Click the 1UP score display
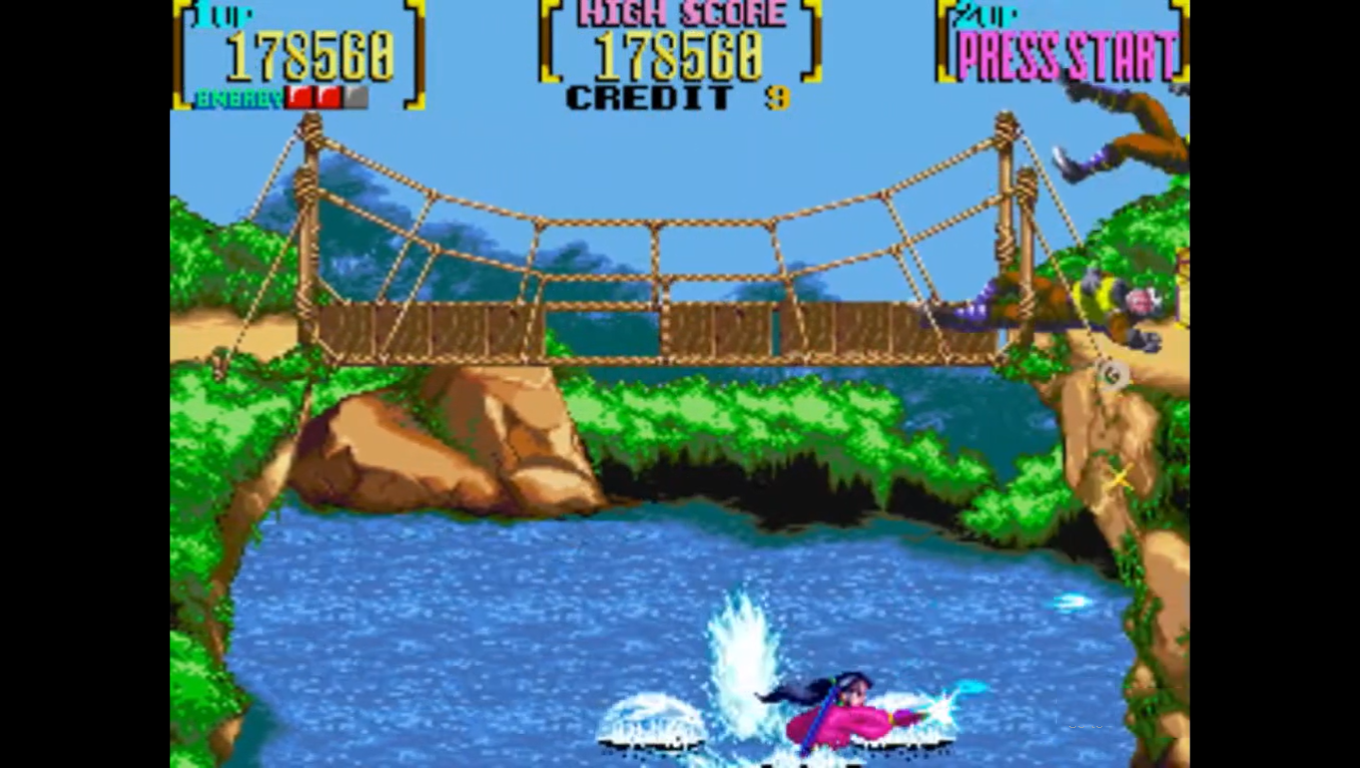The width and height of the screenshot is (1360, 768). pos(310,55)
